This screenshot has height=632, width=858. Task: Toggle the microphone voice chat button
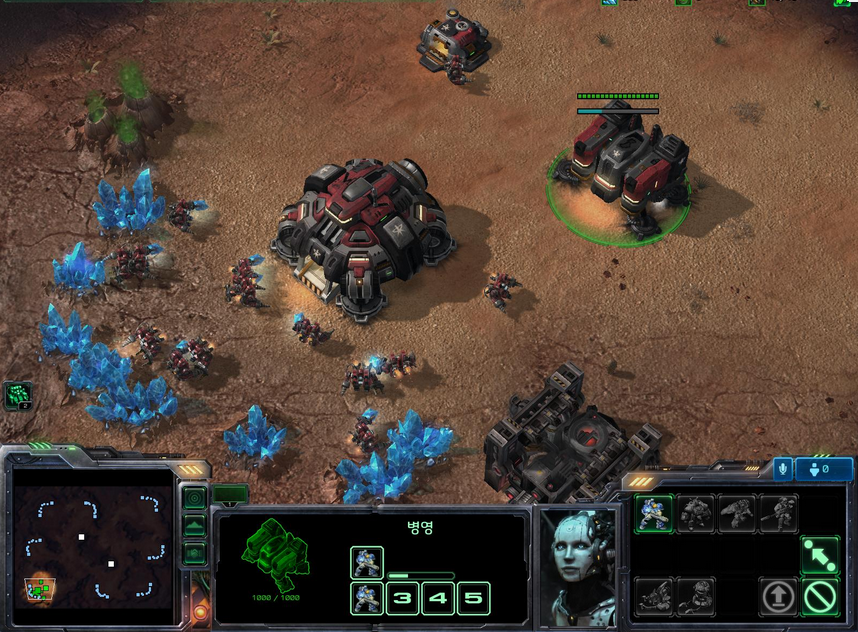(781, 468)
